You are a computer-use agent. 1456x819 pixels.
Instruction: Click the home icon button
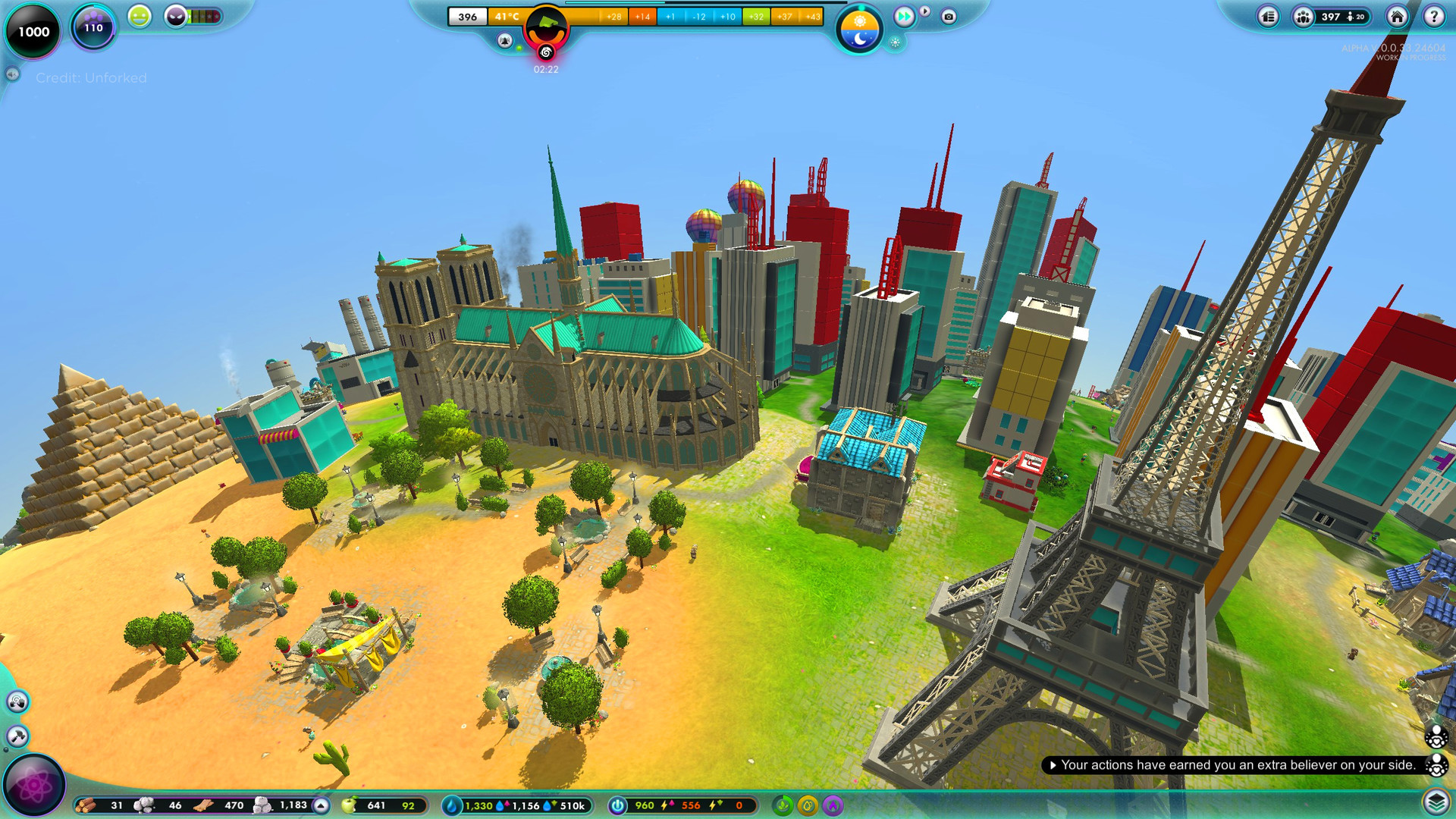pos(1397,17)
